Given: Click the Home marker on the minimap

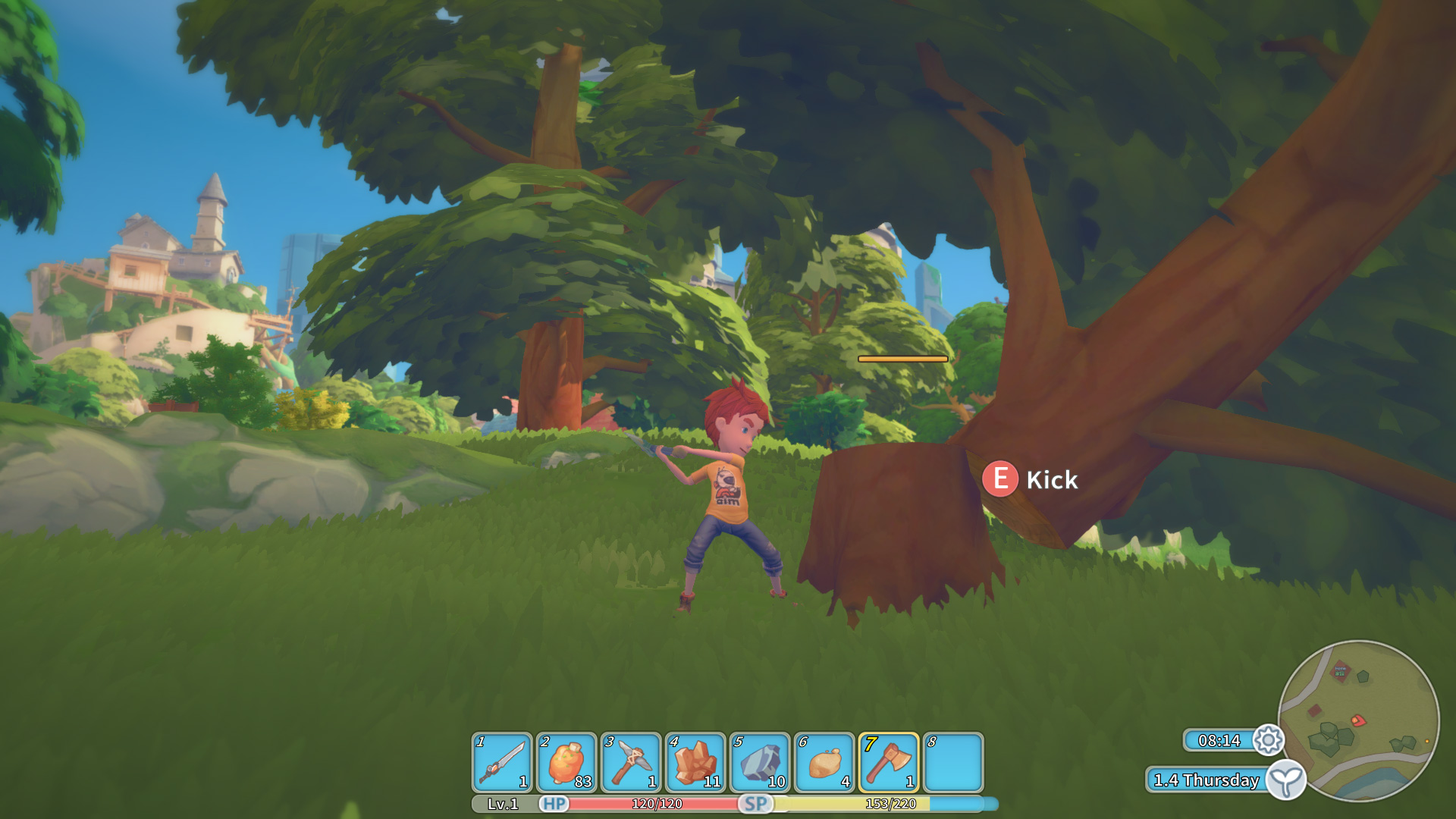Looking at the screenshot, I should [x=1341, y=670].
